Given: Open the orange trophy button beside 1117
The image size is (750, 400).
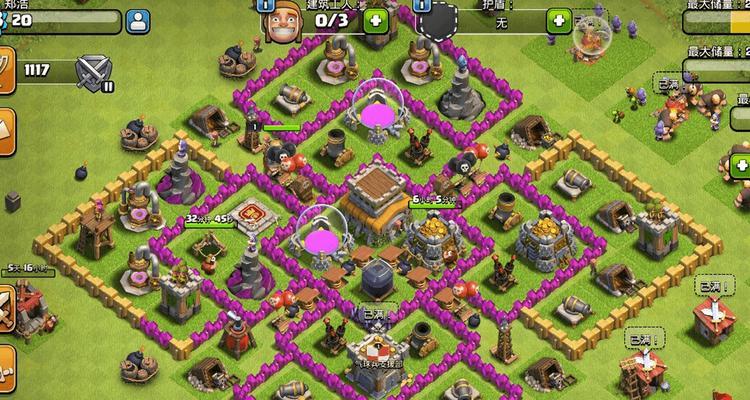Looking at the screenshot, I should [x=7, y=71].
